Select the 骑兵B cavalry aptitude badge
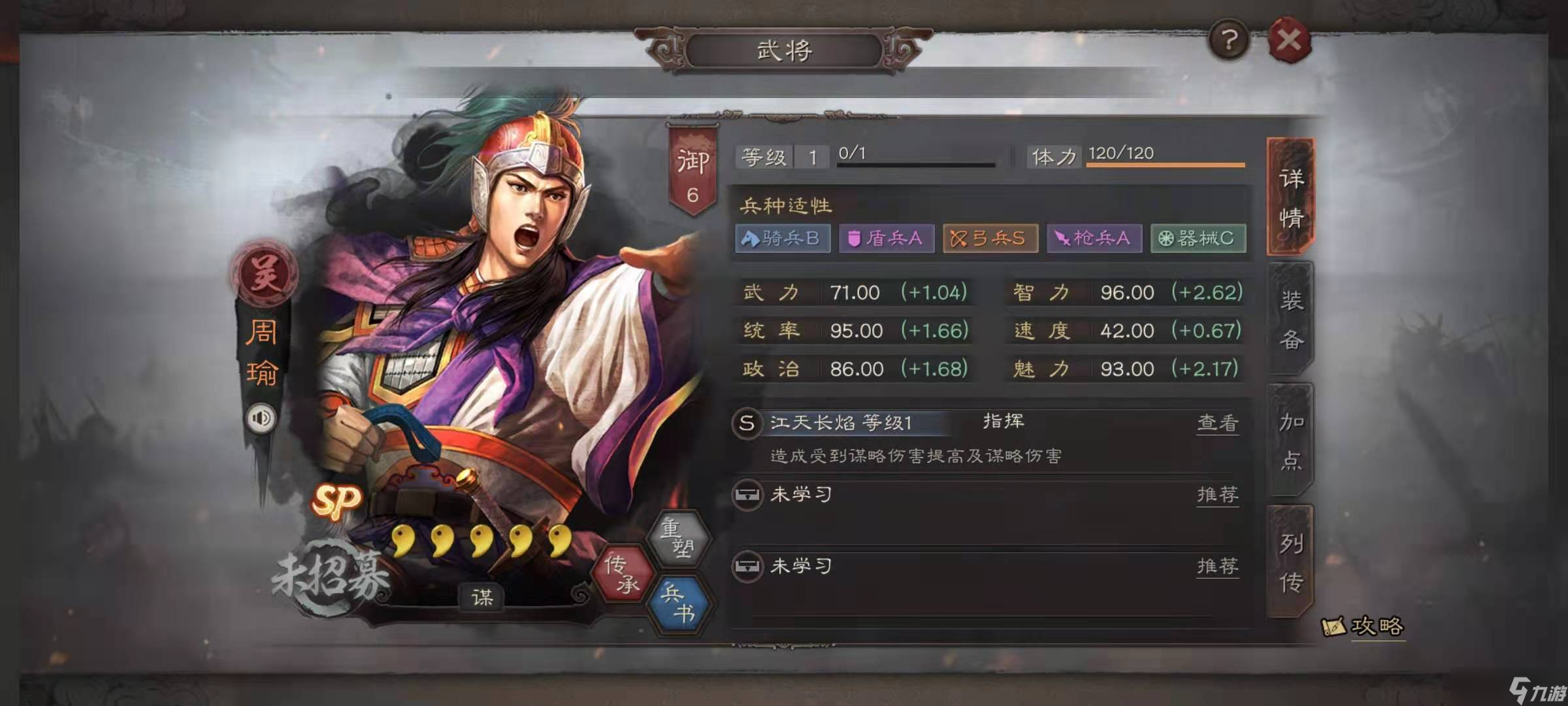The image size is (1568, 706). [783, 239]
